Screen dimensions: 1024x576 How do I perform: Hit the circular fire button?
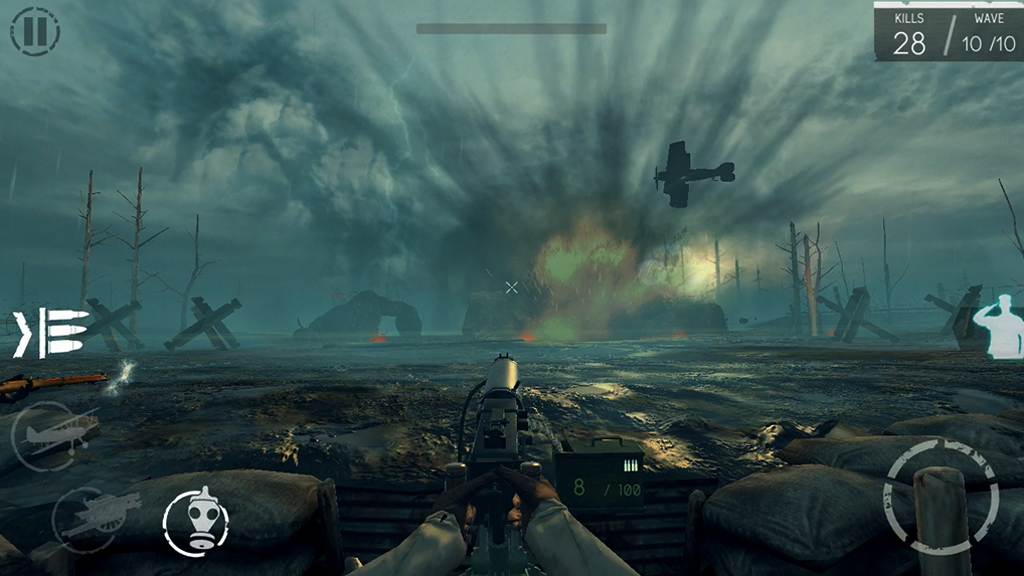tap(940, 496)
